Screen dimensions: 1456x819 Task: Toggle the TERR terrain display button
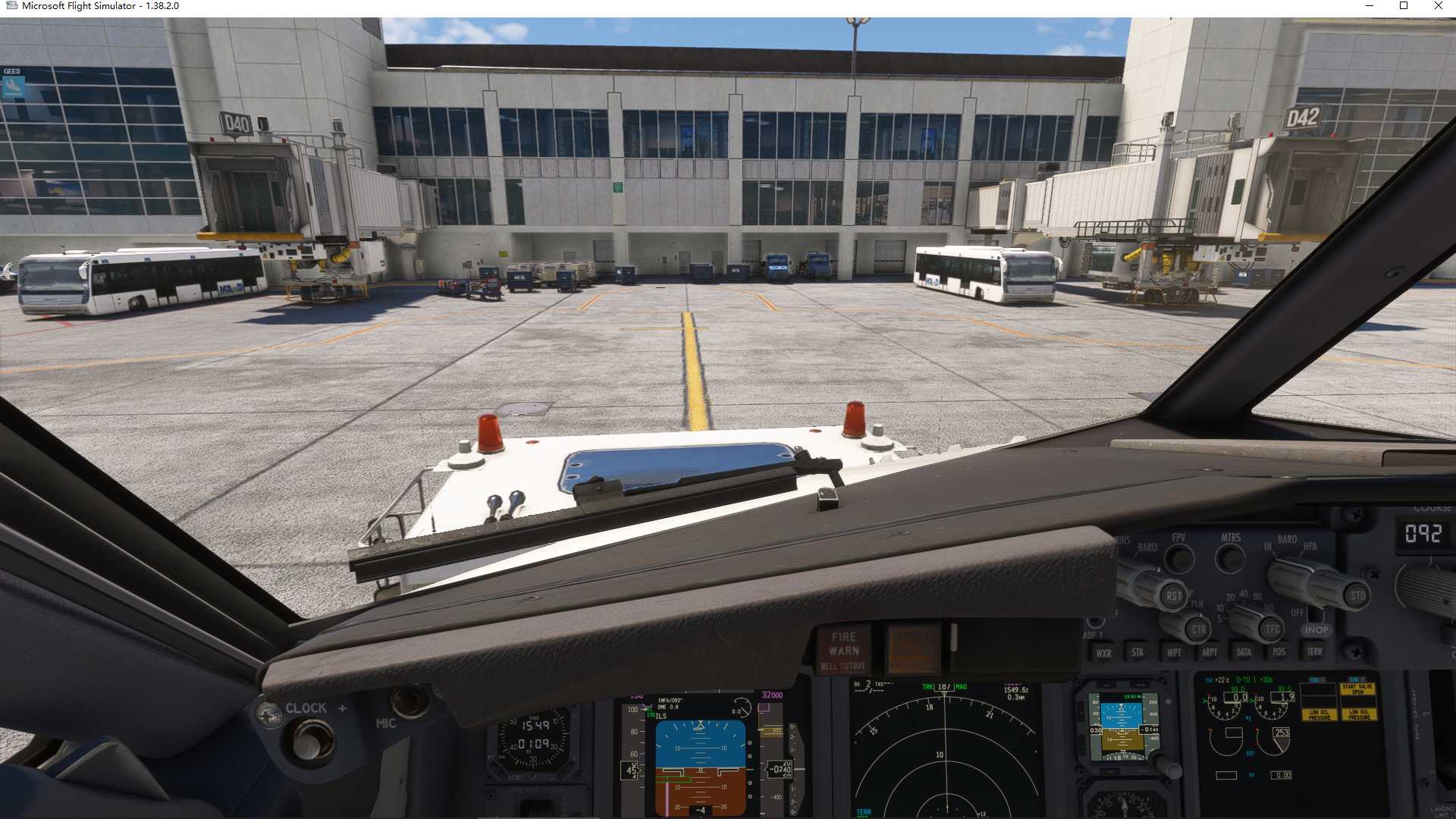coord(1314,652)
